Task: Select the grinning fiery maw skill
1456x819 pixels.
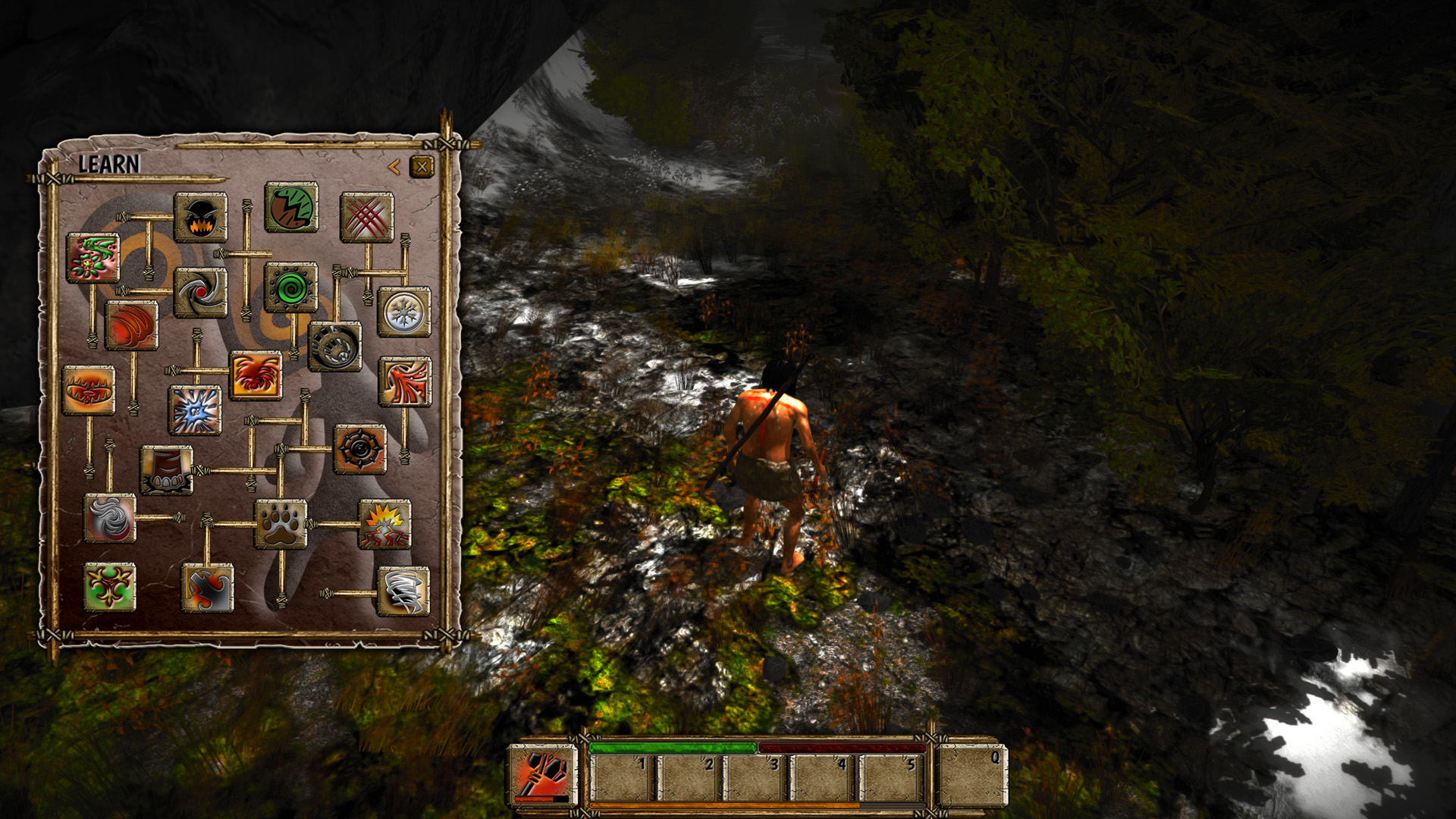Action: point(200,216)
